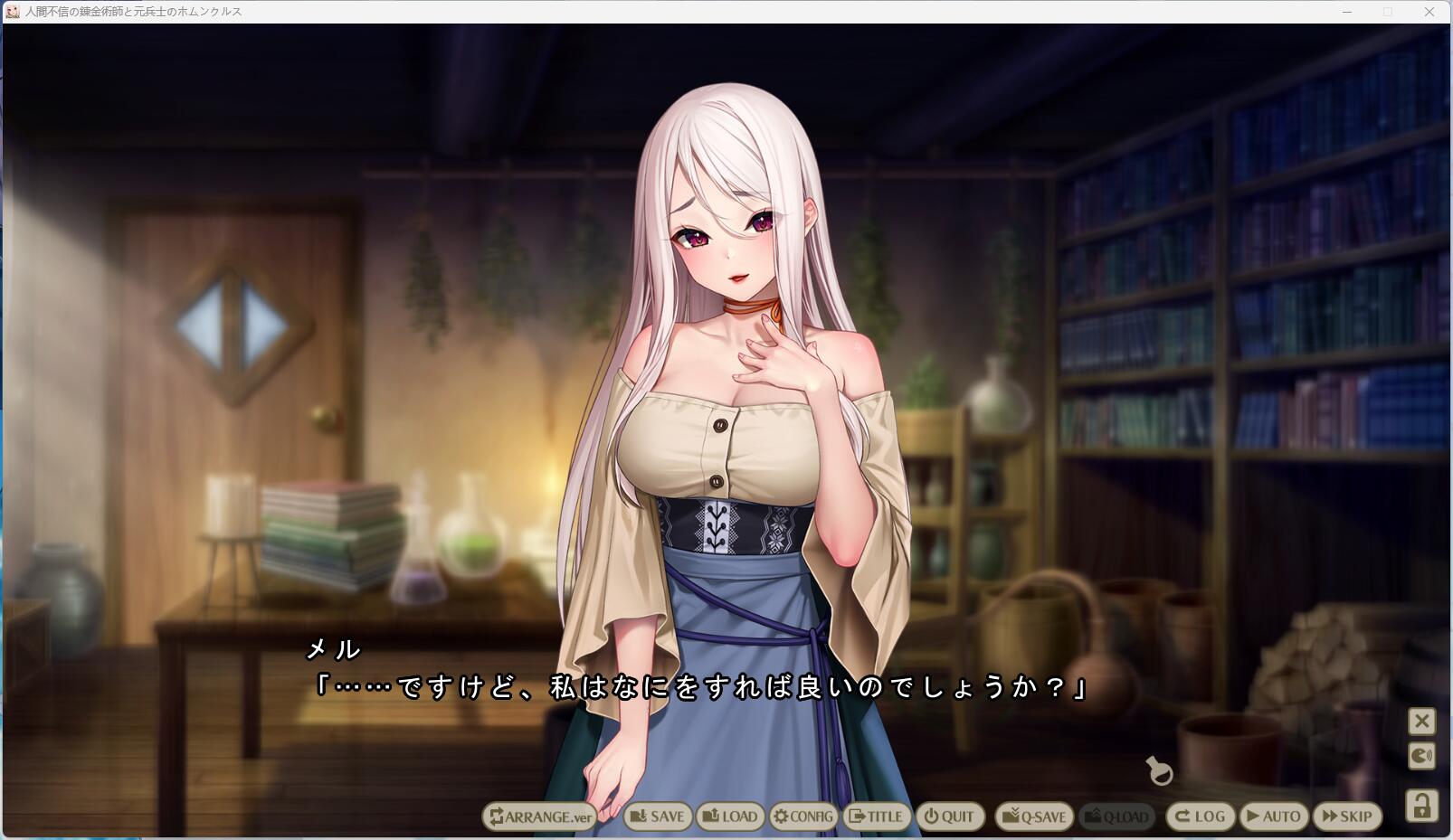Return to TITLE screen

[876, 816]
